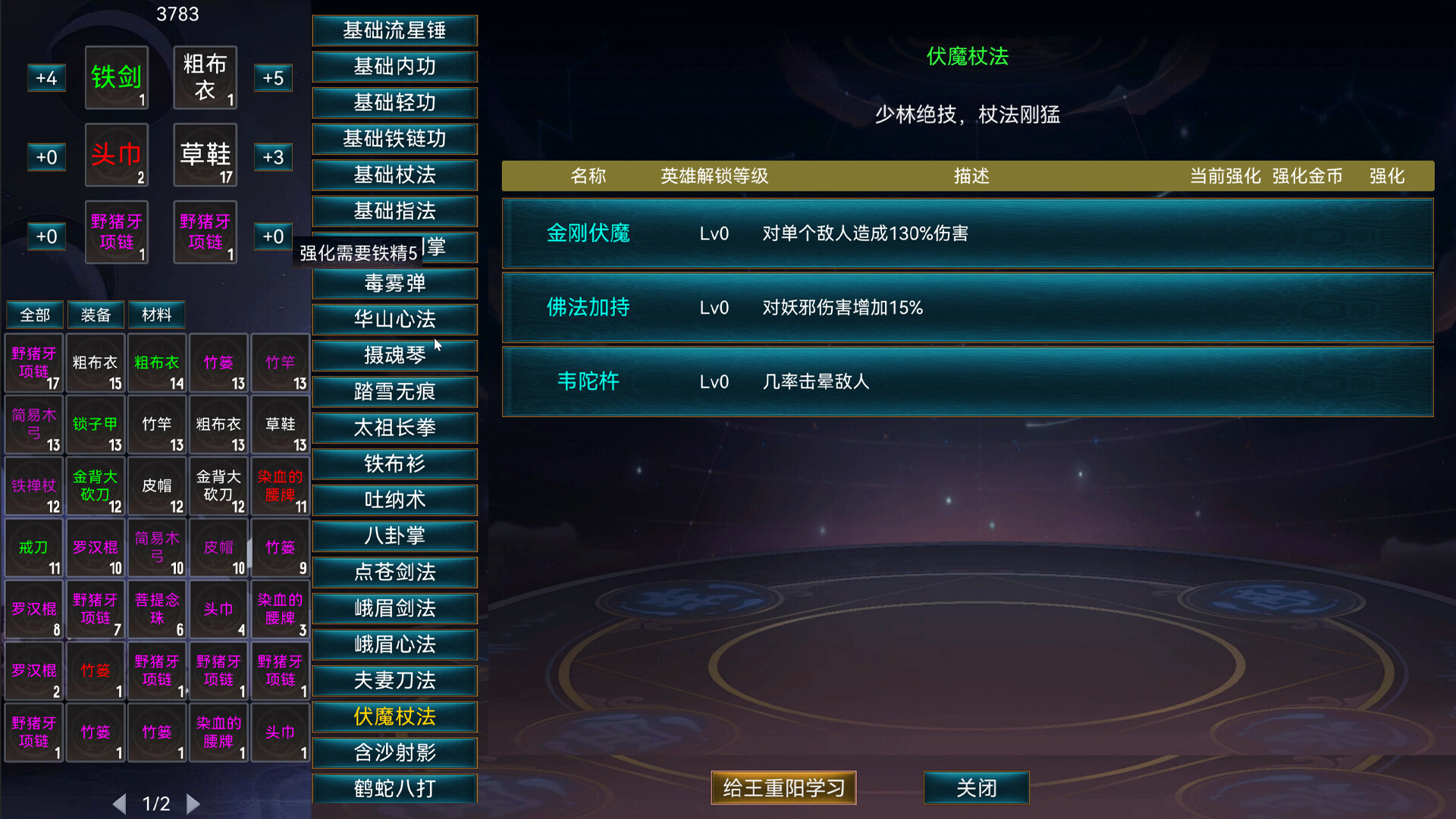The image size is (1456, 819).
Task: Click the 金背大砍刀 inventory item
Action: click(x=96, y=486)
